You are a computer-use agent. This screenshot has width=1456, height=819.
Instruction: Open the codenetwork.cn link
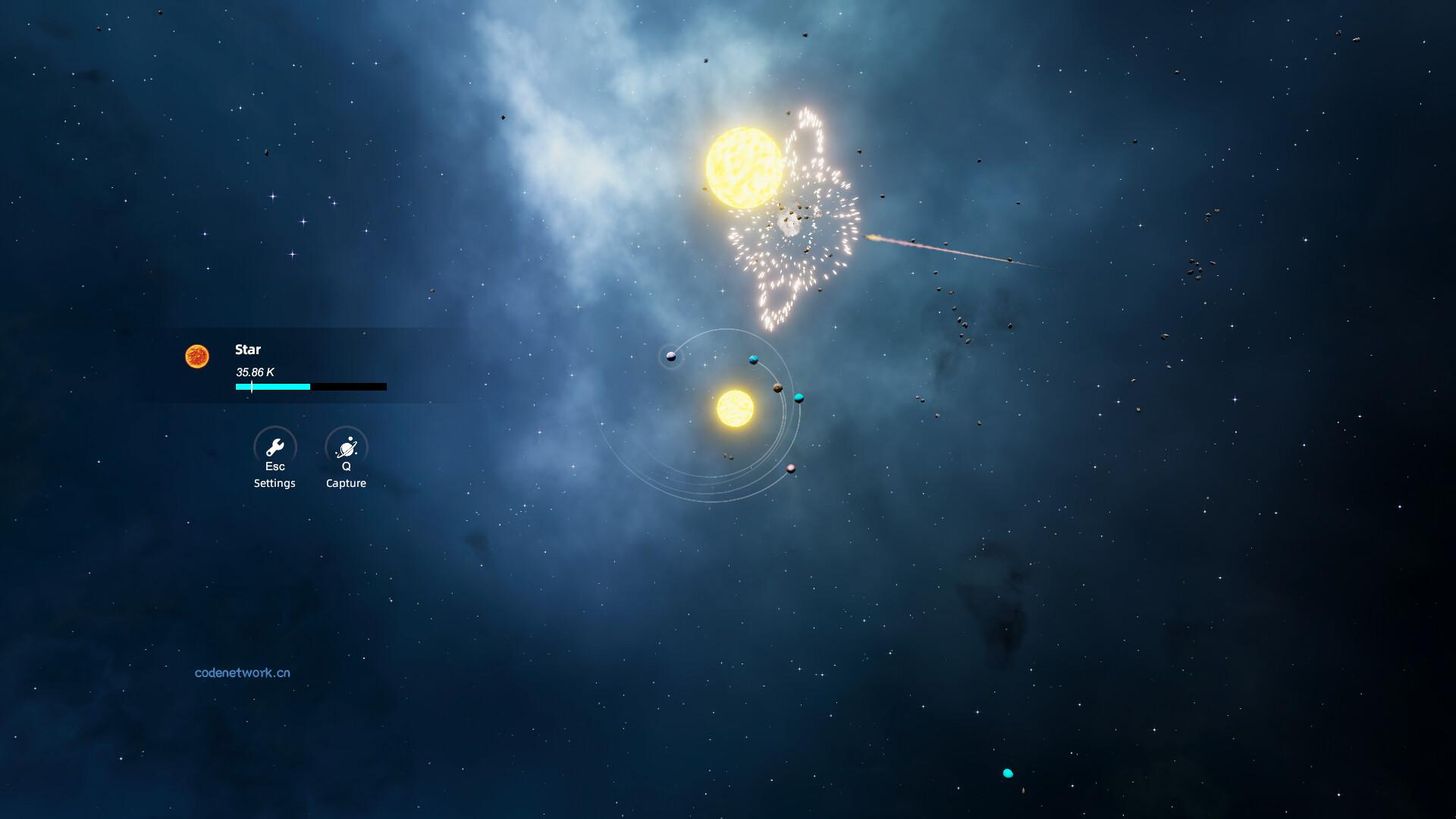[x=242, y=673]
